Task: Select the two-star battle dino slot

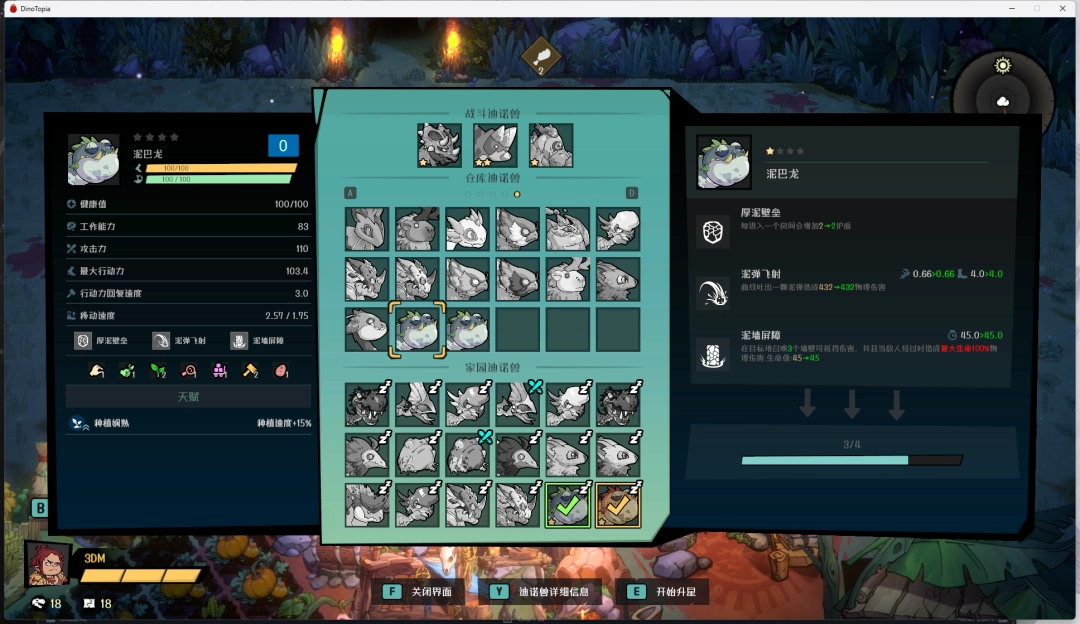Action: click(x=495, y=145)
